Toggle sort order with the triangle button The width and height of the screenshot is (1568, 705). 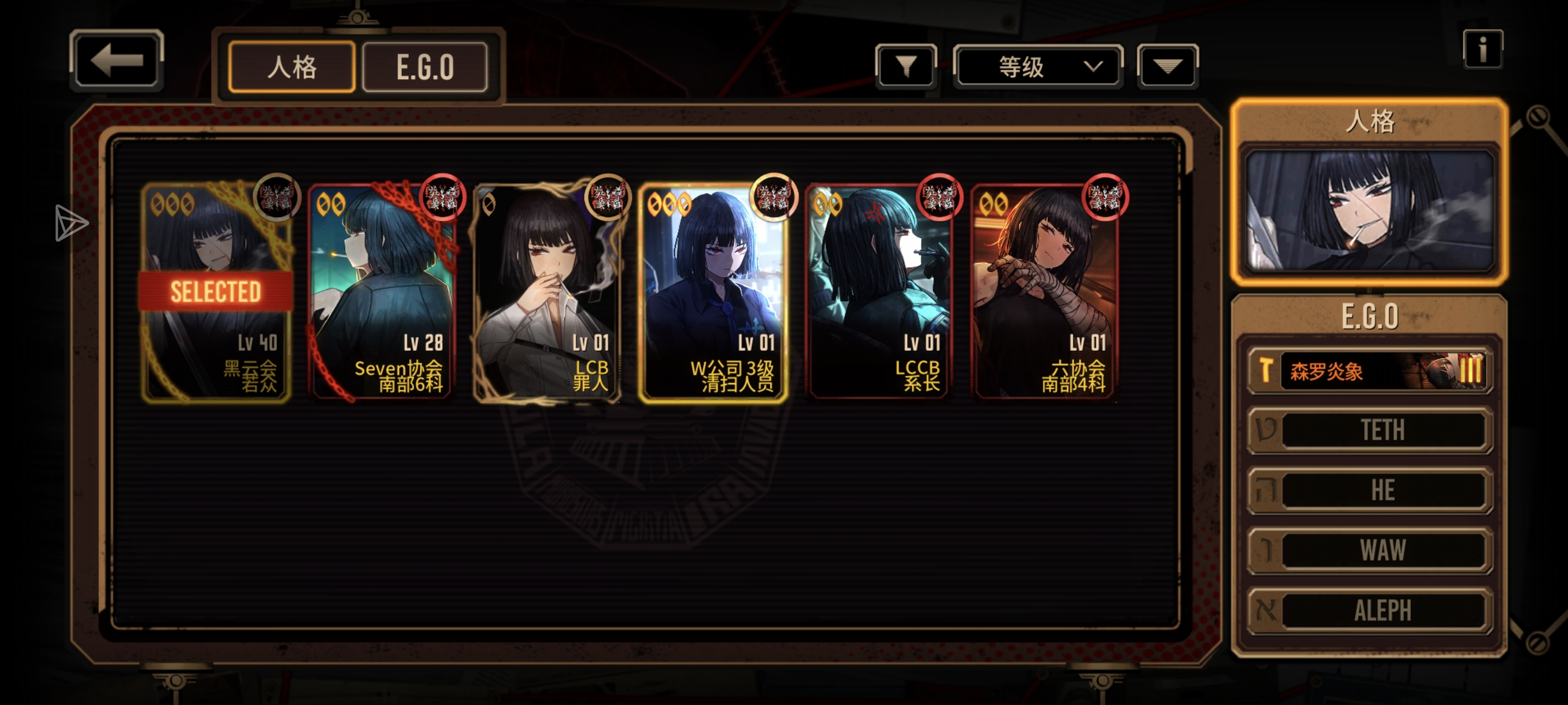pyautogui.click(x=1167, y=66)
